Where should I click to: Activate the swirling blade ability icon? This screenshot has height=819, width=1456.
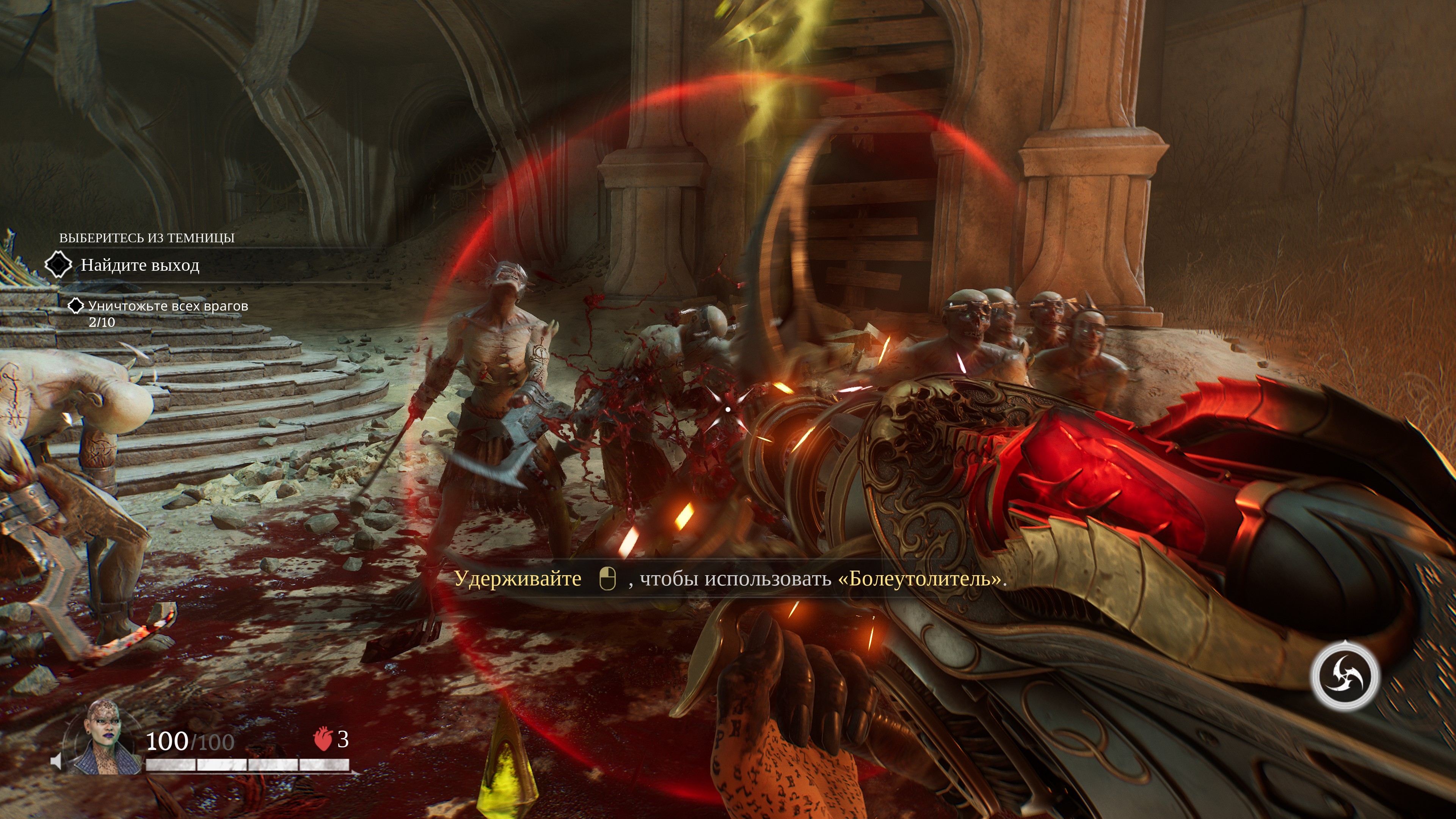1345,676
